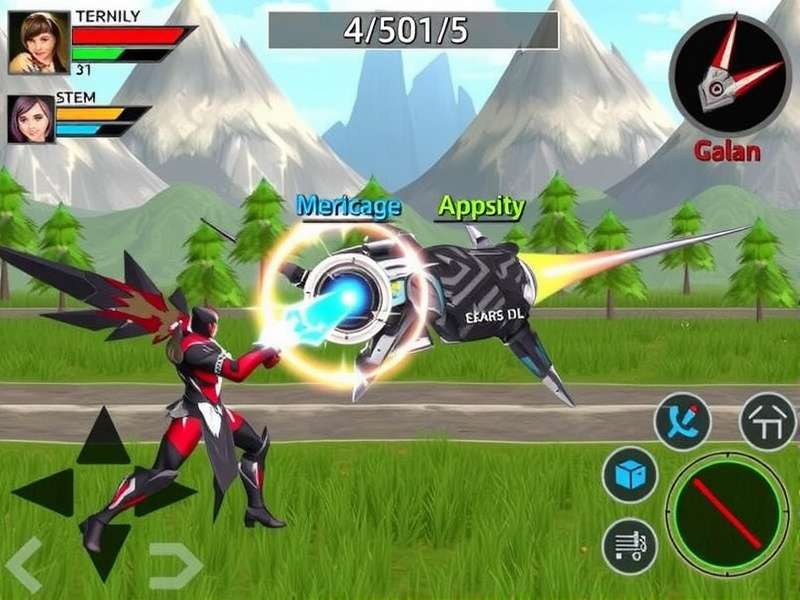Viewport: 800px width, 600px height.
Task: Open the blue cube inventory button
Action: 629,474
